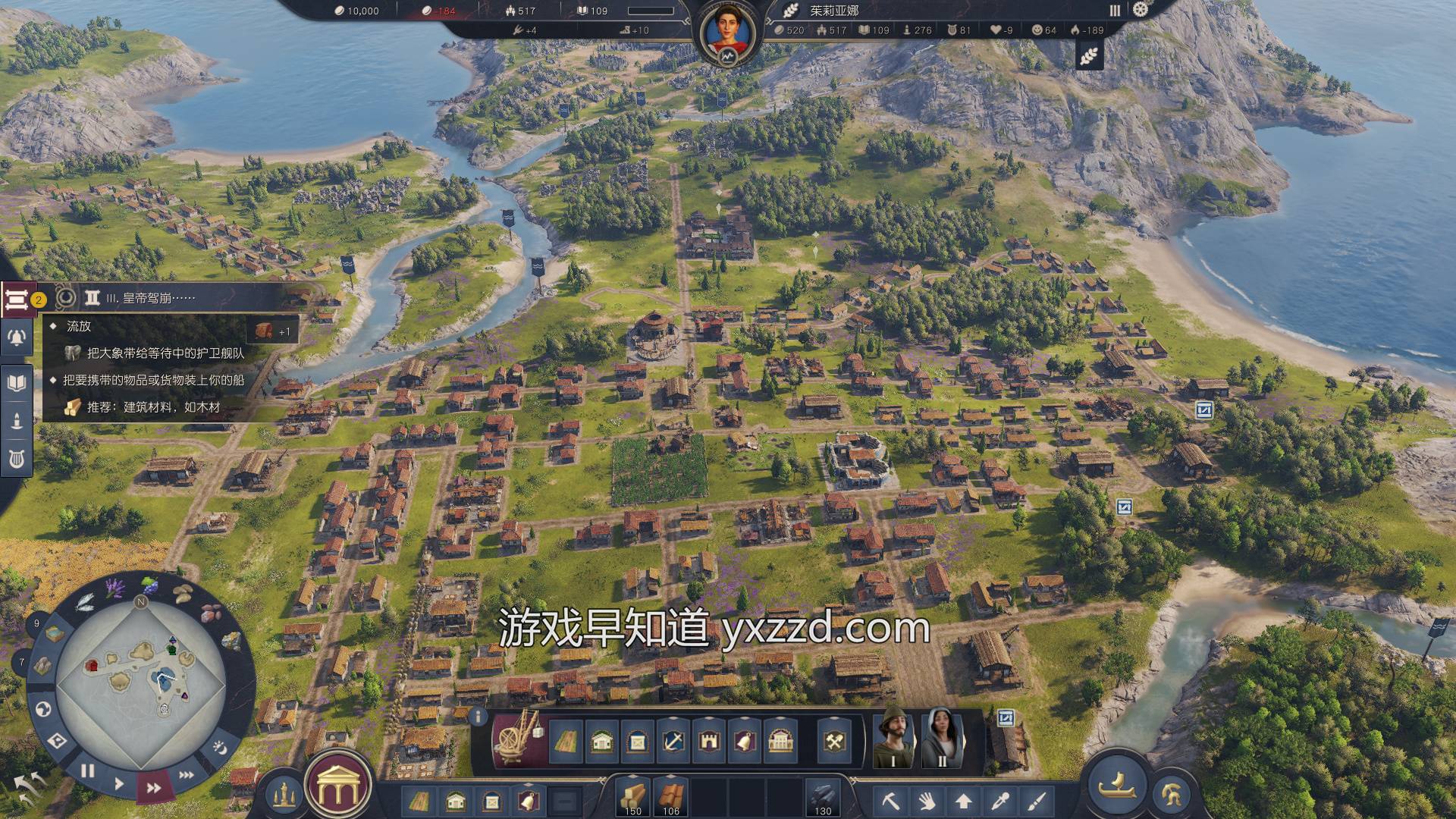
Task: Set game to normal play speed
Action: [119, 783]
